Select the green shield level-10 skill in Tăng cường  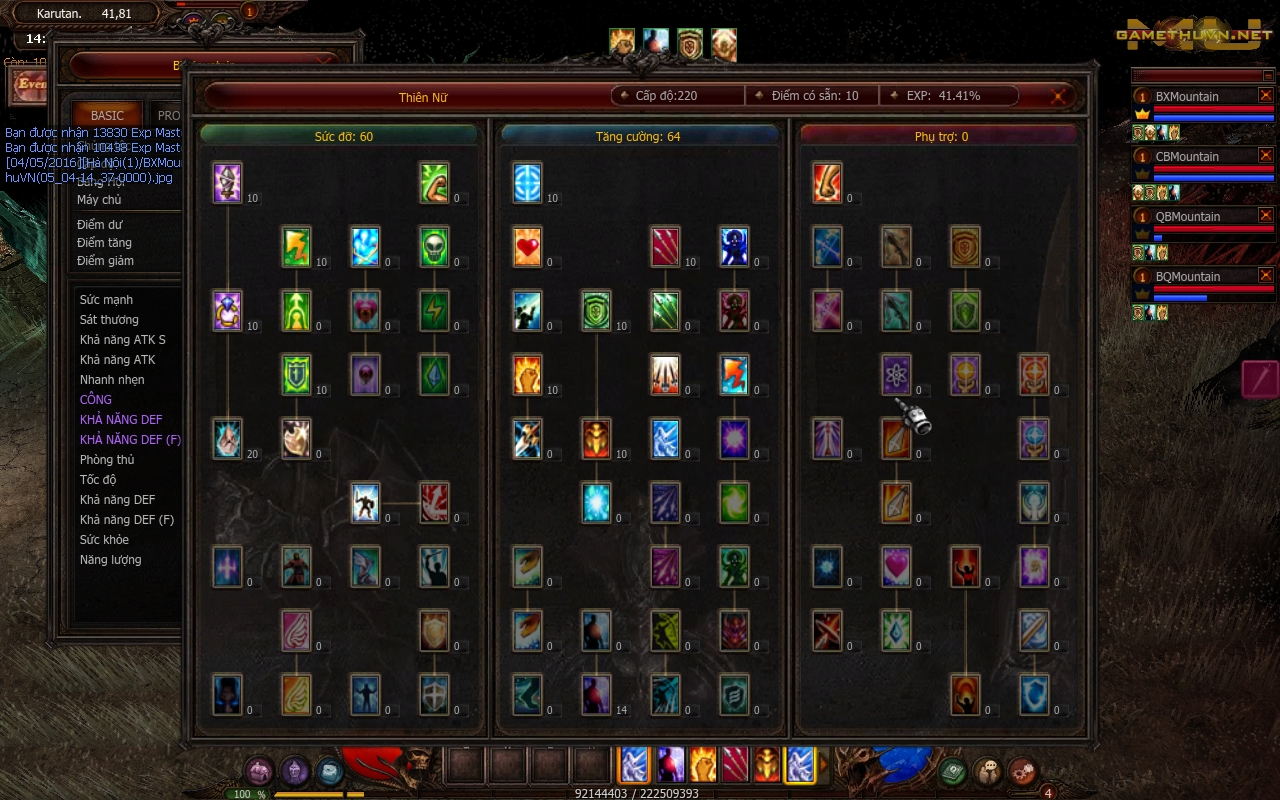(596, 310)
